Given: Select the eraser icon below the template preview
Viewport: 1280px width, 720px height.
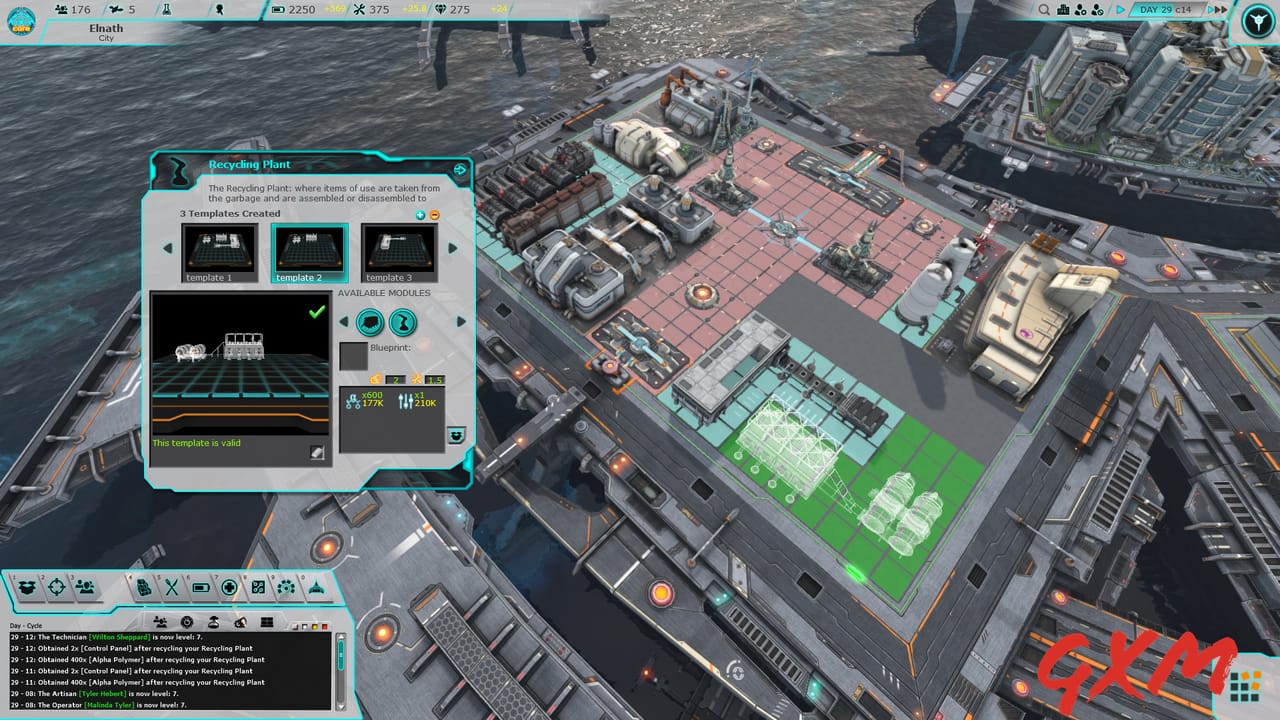Looking at the screenshot, I should [317, 452].
